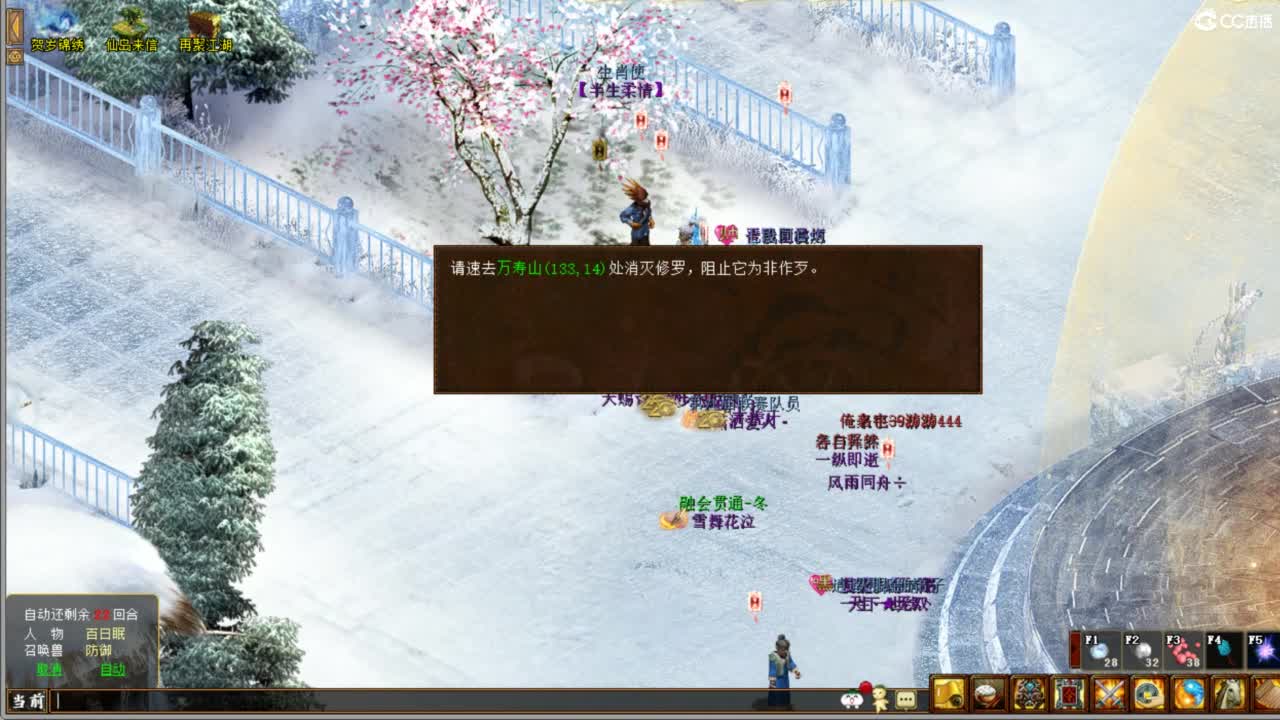Open the quest scroll icon on bottom toolbar

point(948,694)
